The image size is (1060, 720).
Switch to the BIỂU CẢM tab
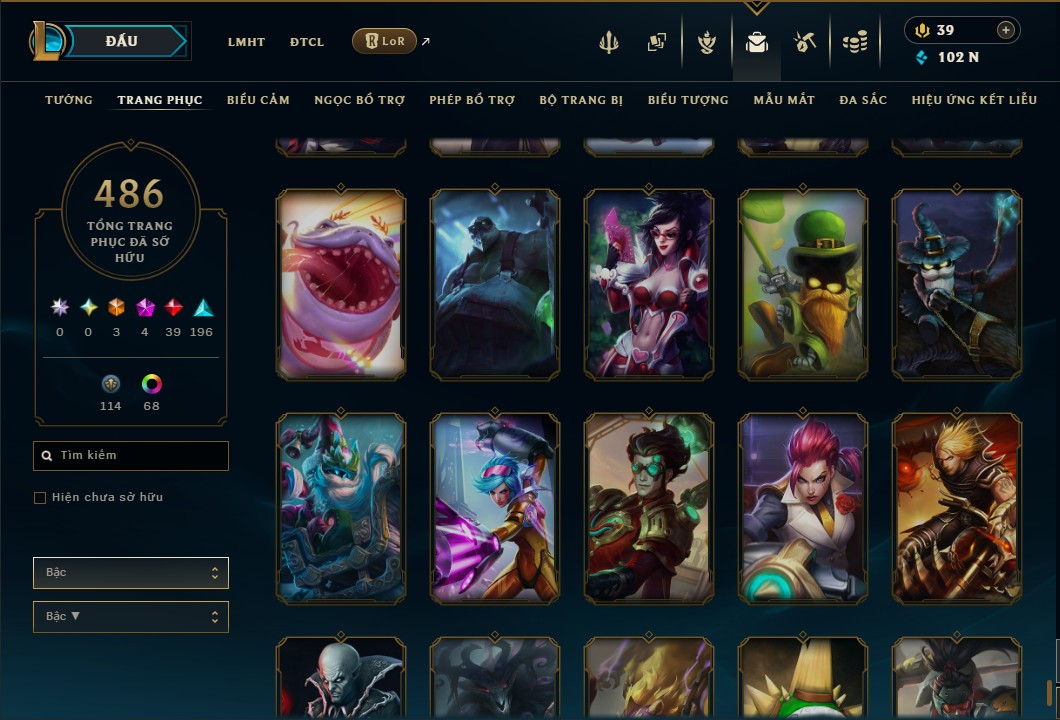pyautogui.click(x=258, y=100)
